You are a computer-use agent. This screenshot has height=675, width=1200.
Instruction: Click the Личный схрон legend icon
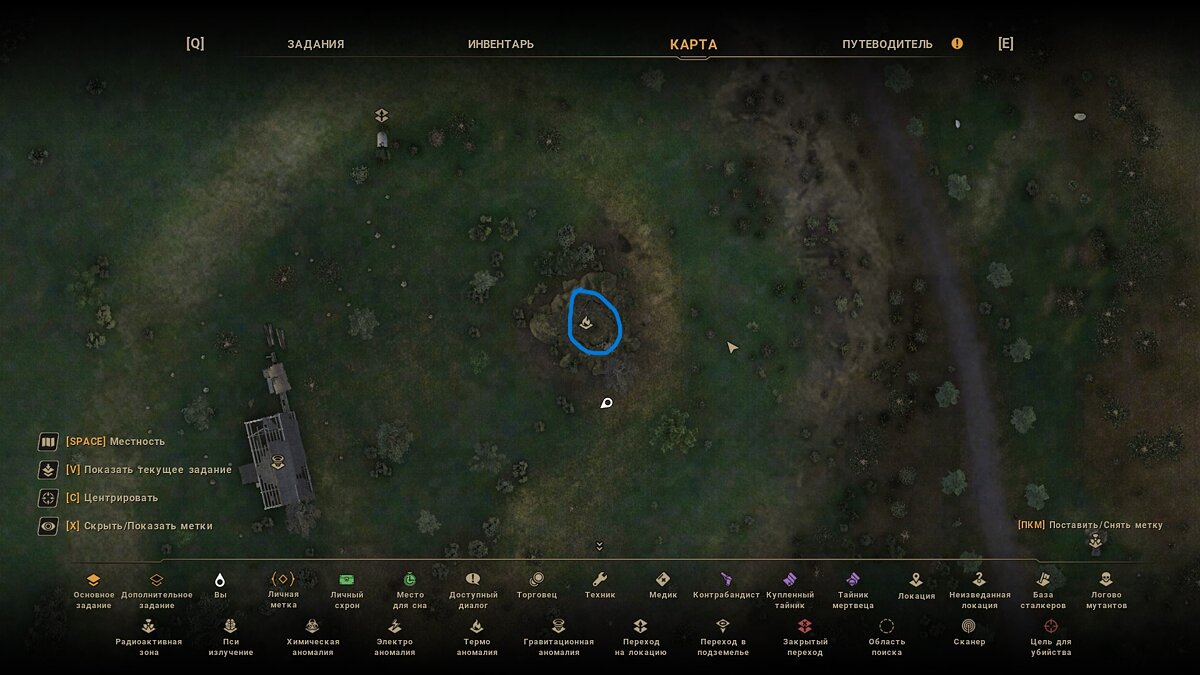point(346,579)
